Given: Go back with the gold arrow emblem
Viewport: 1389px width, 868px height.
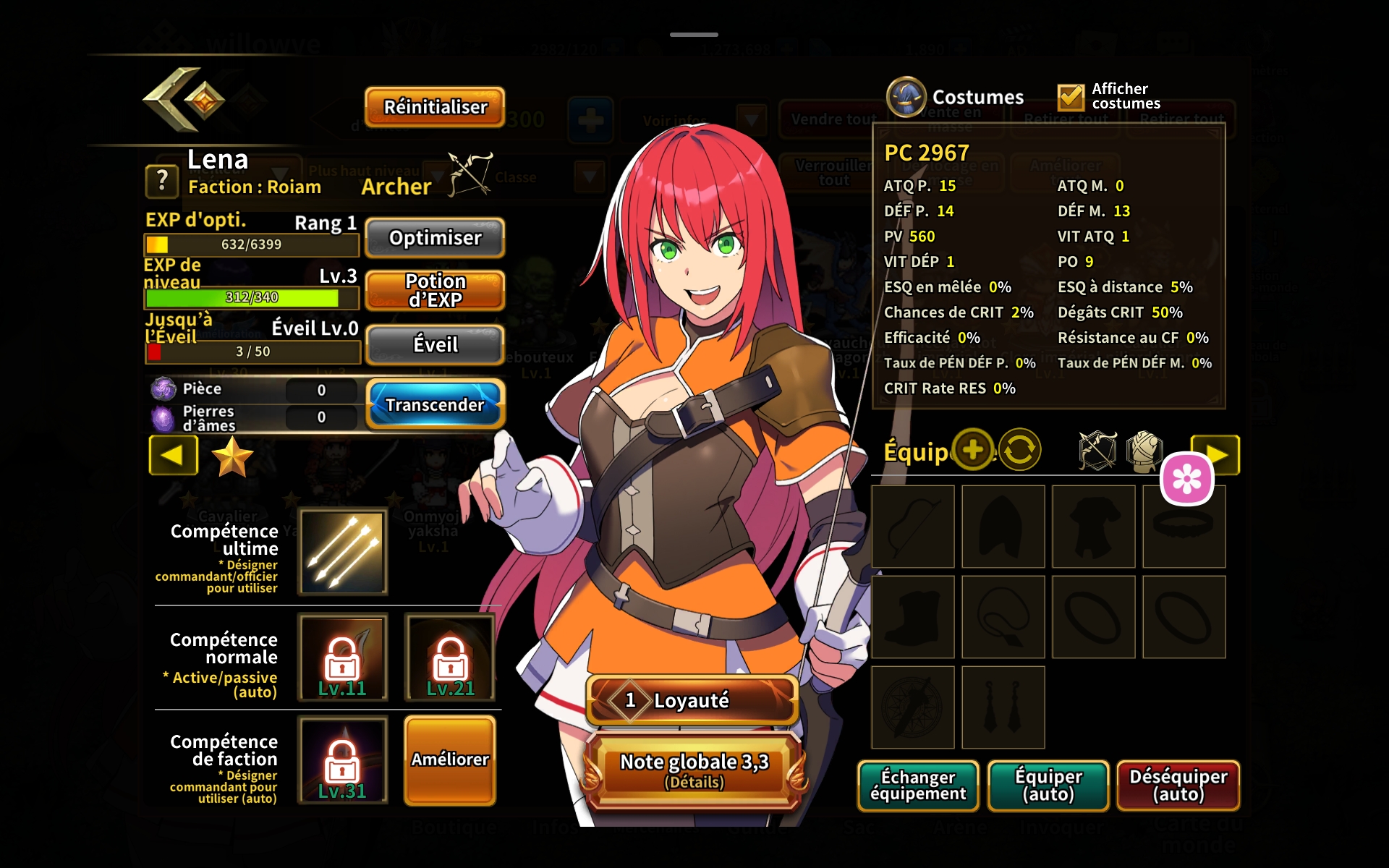Looking at the screenshot, I should [184, 100].
